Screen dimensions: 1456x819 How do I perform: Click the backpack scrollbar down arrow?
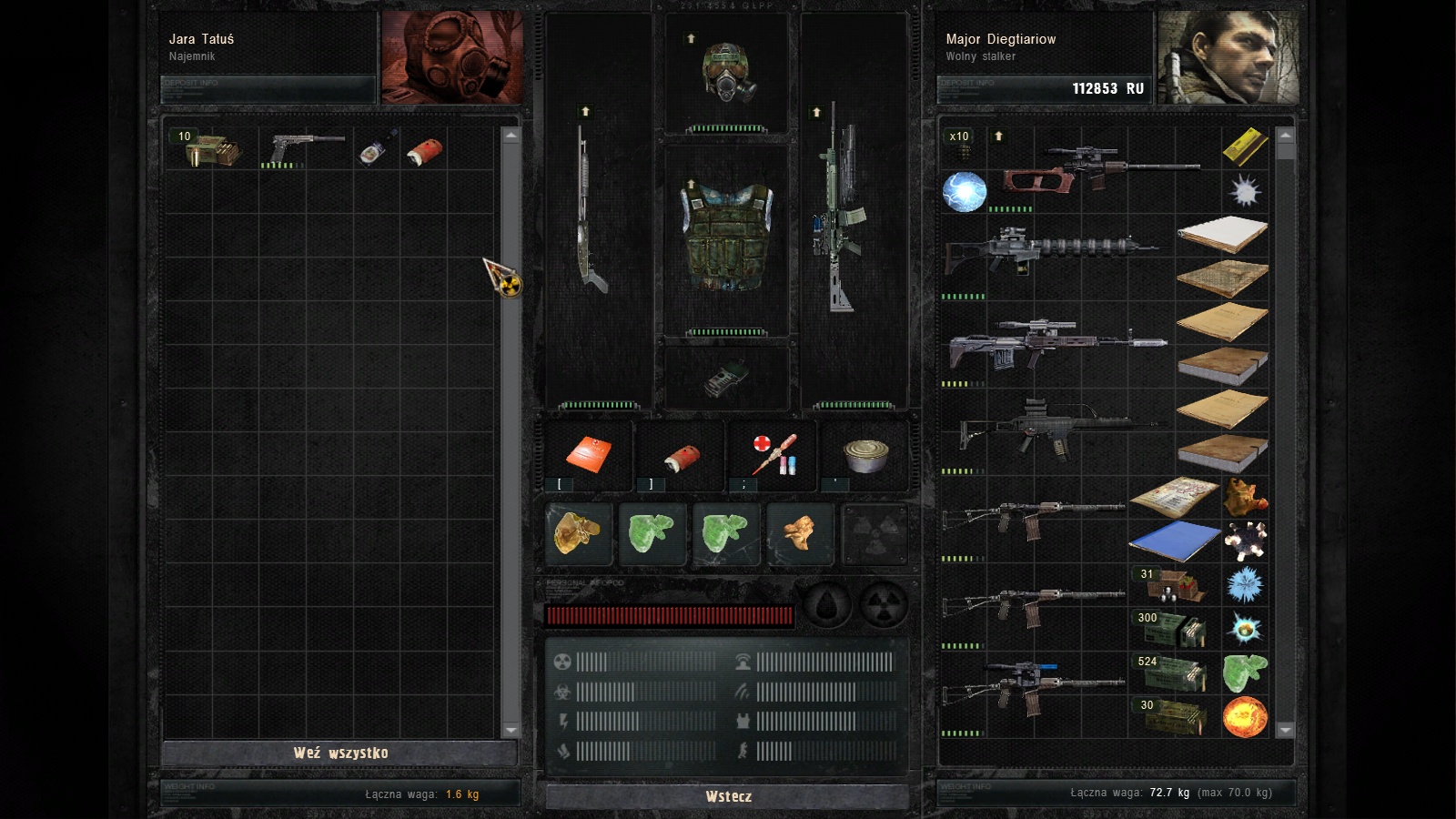click(1285, 729)
